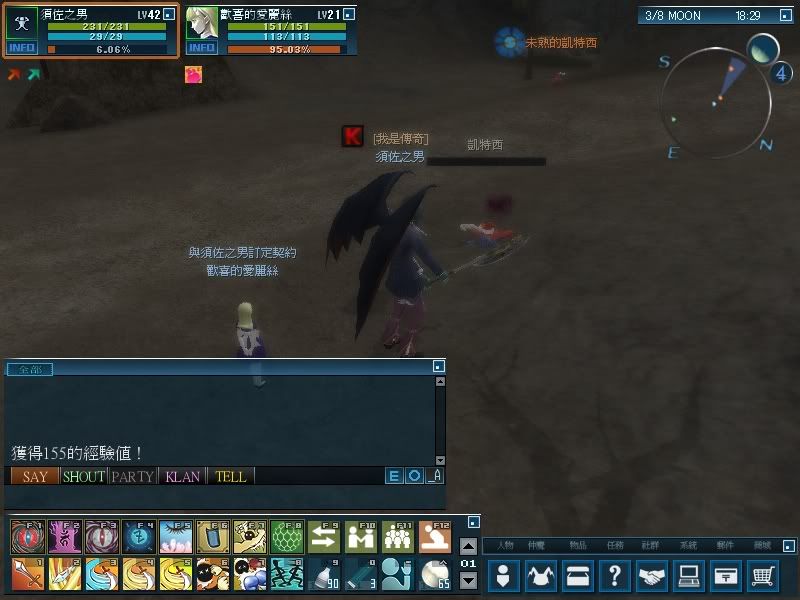
Task: Select the PARTY chat channel
Action: (133, 477)
